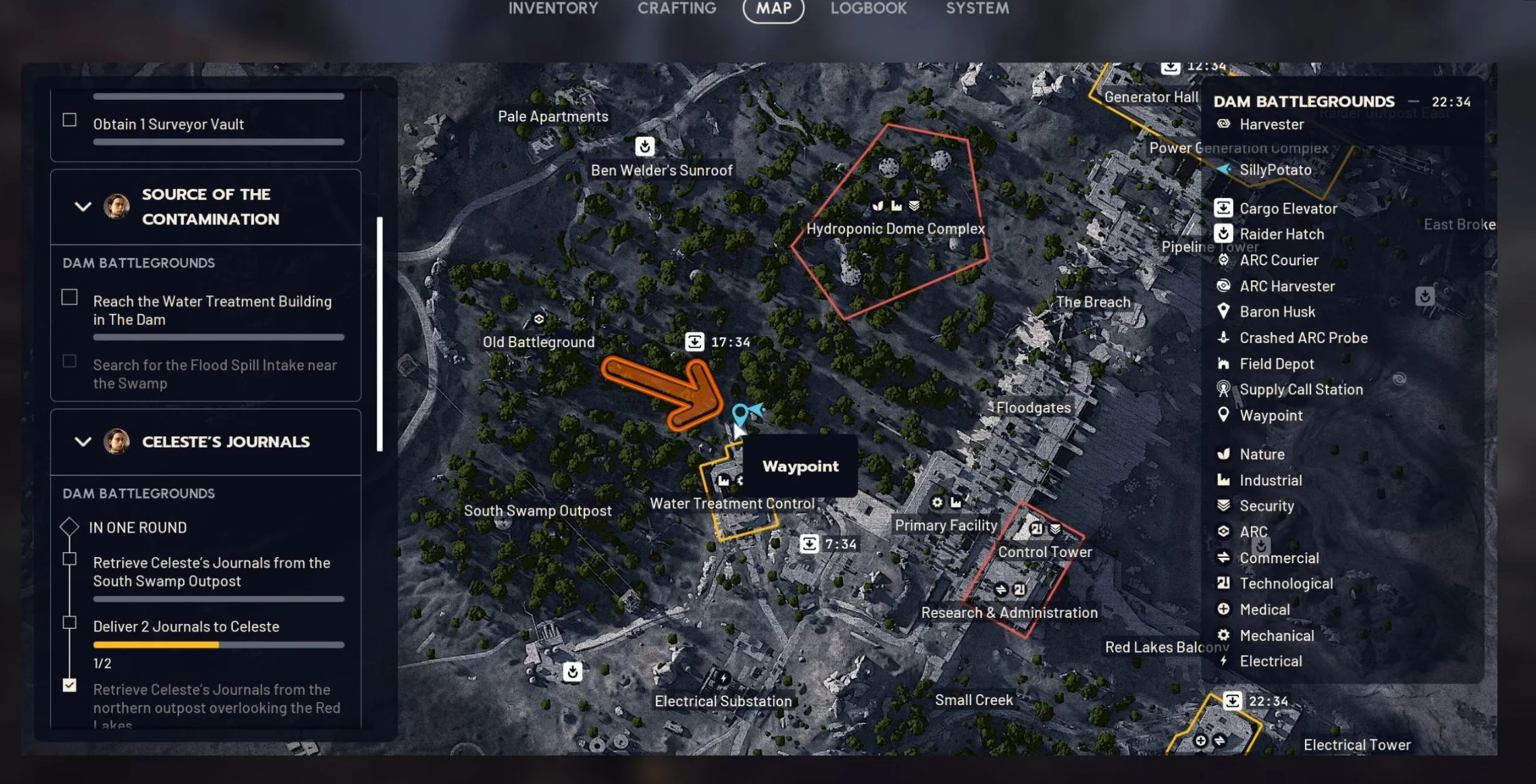Choose the Raider Hatch legend entry

coord(1281,234)
